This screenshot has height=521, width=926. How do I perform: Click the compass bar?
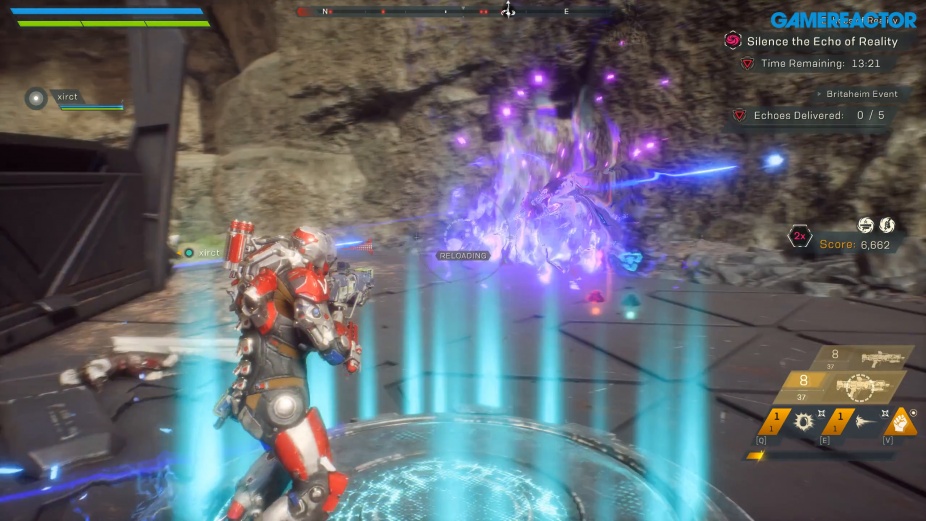tap(456, 12)
